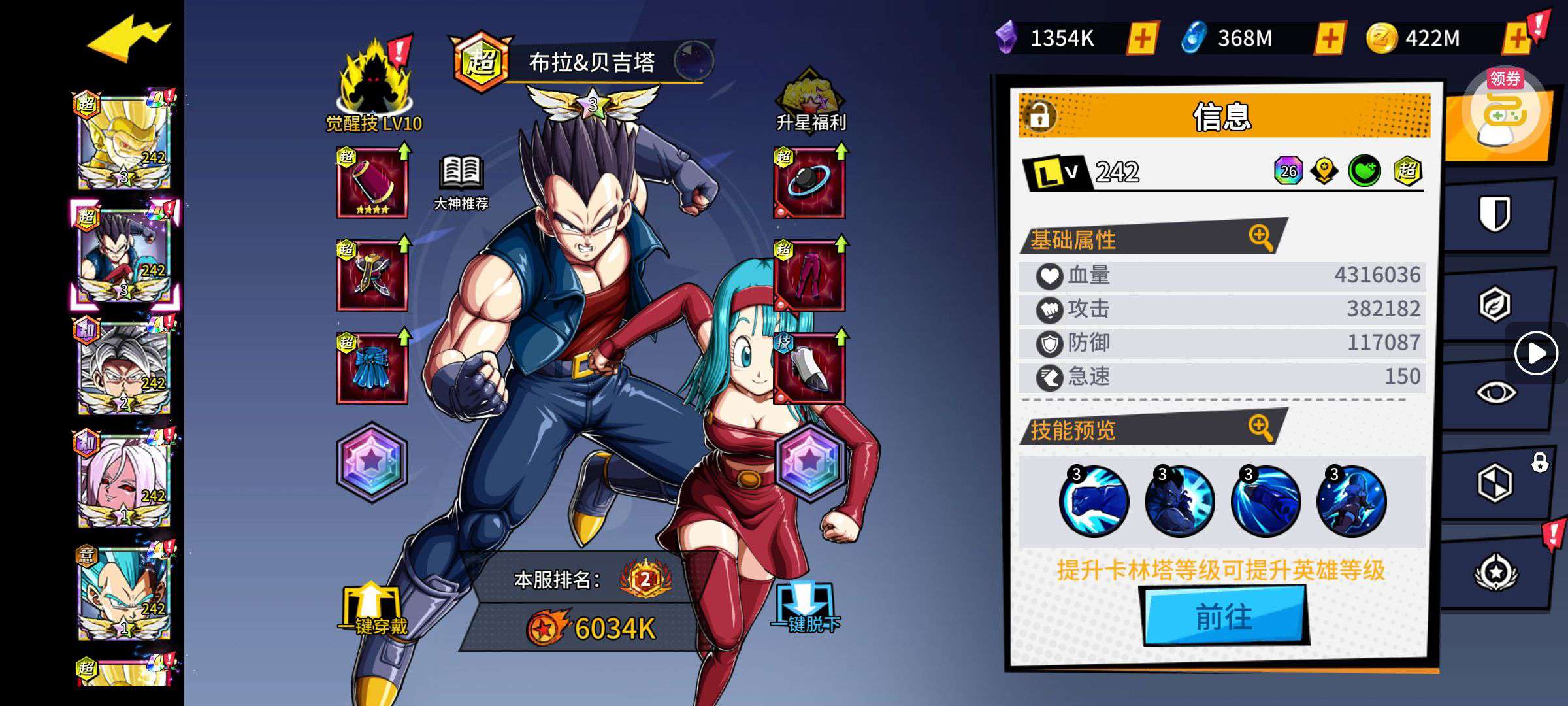Select the blue sash belt equipment slot
This screenshot has height=706, width=1568.
[372, 369]
